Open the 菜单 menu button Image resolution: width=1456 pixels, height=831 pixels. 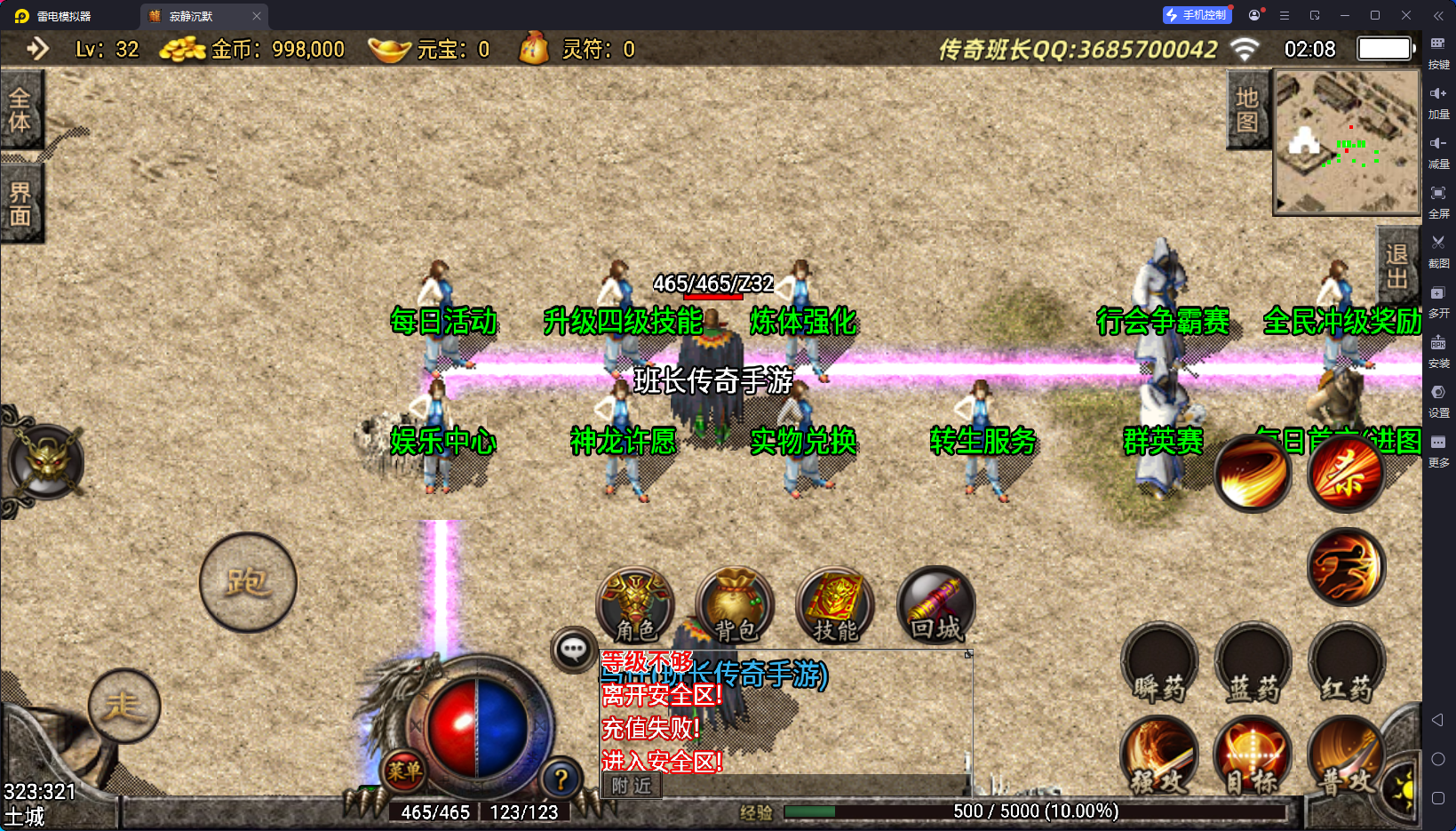click(404, 771)
